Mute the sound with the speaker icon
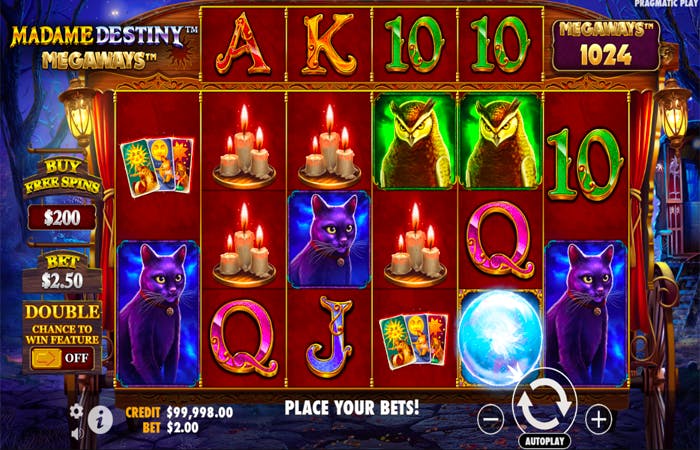This screenshot has height=450, width=700. pyautogui.click(x=77, y=432)
